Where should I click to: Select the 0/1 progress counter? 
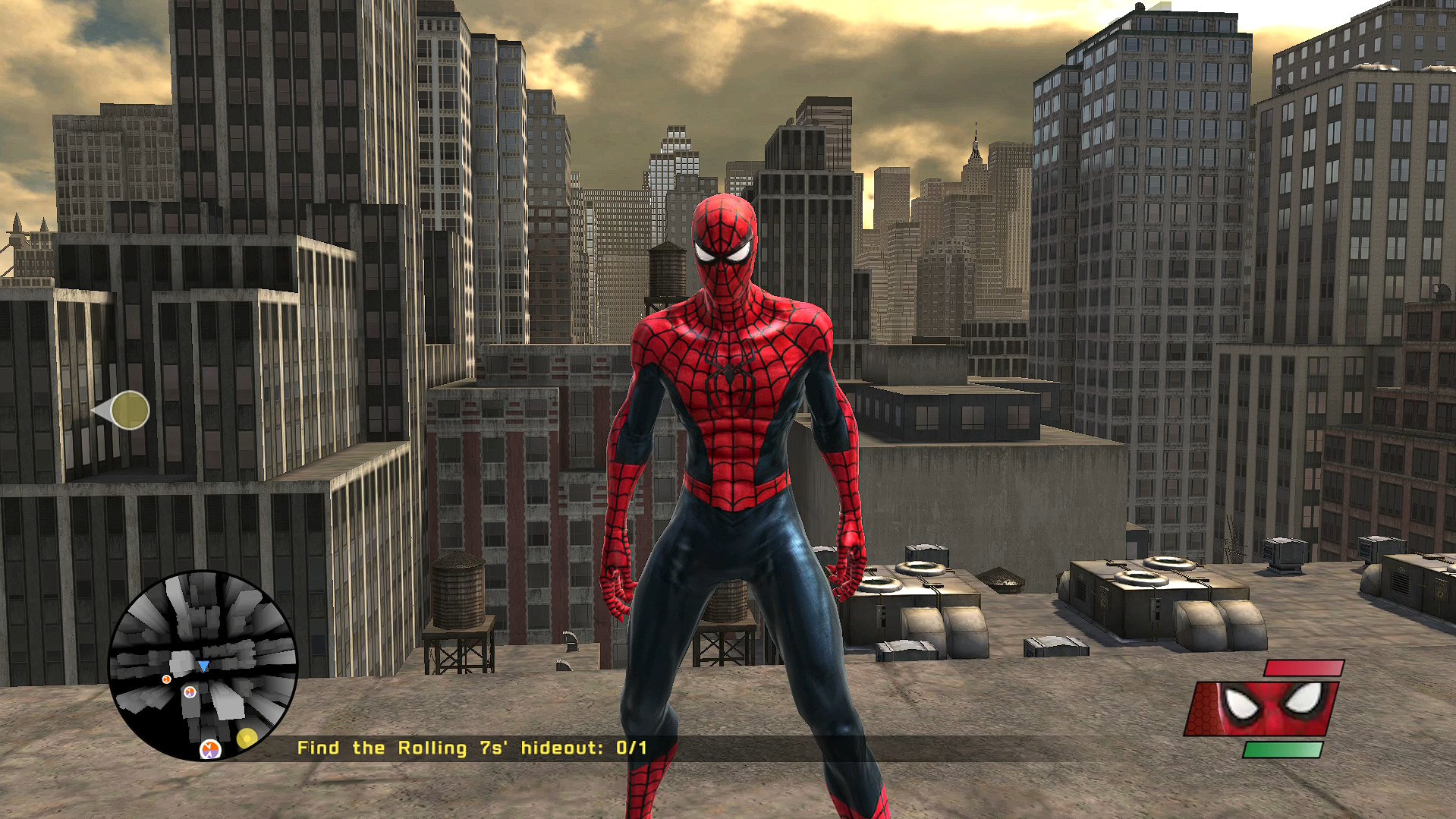[x=631, y=747]
